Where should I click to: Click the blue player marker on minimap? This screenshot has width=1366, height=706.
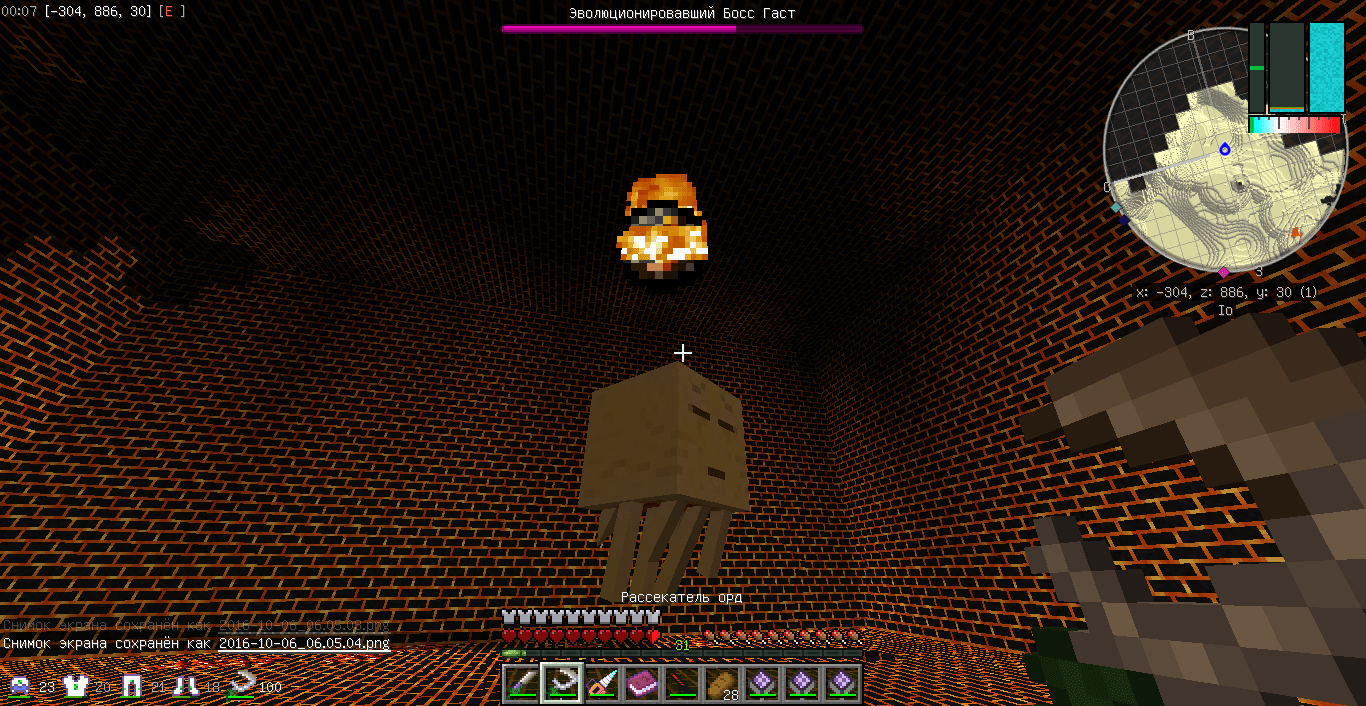tap(1225, 149)
